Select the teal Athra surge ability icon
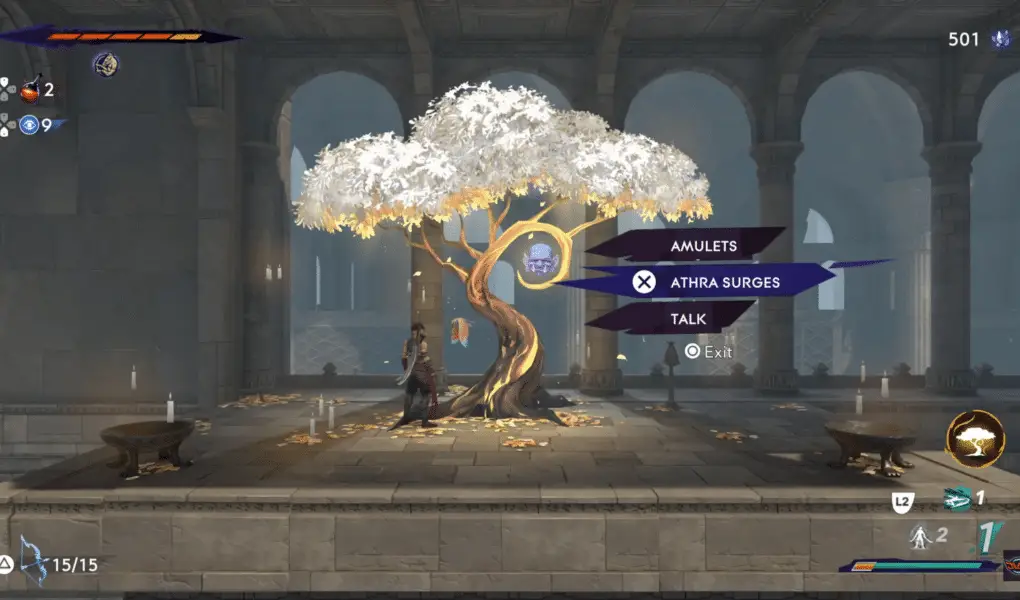 pyautogui.click(x=956, y=499)
